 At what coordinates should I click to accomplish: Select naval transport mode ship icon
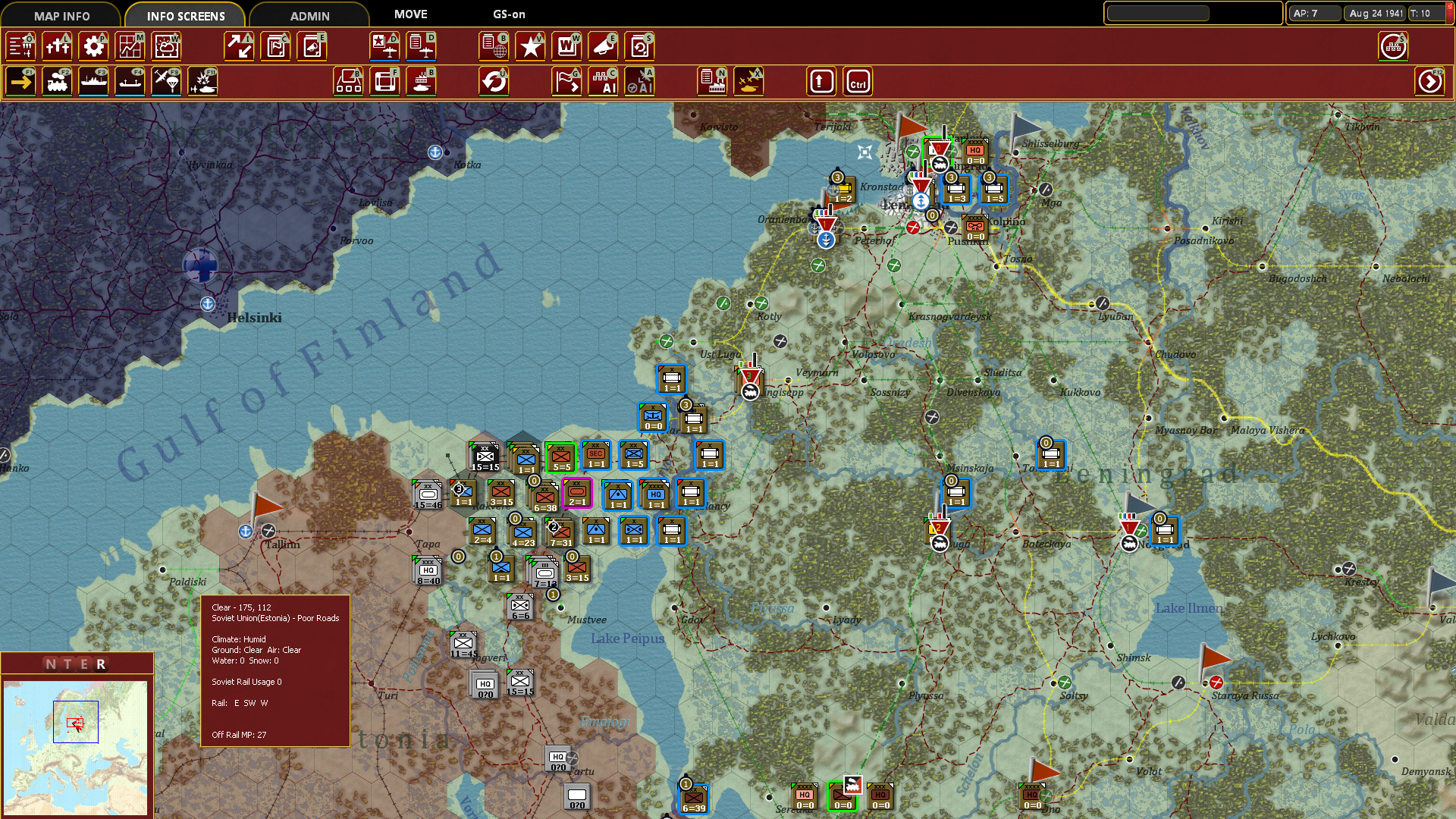(93, 81)
